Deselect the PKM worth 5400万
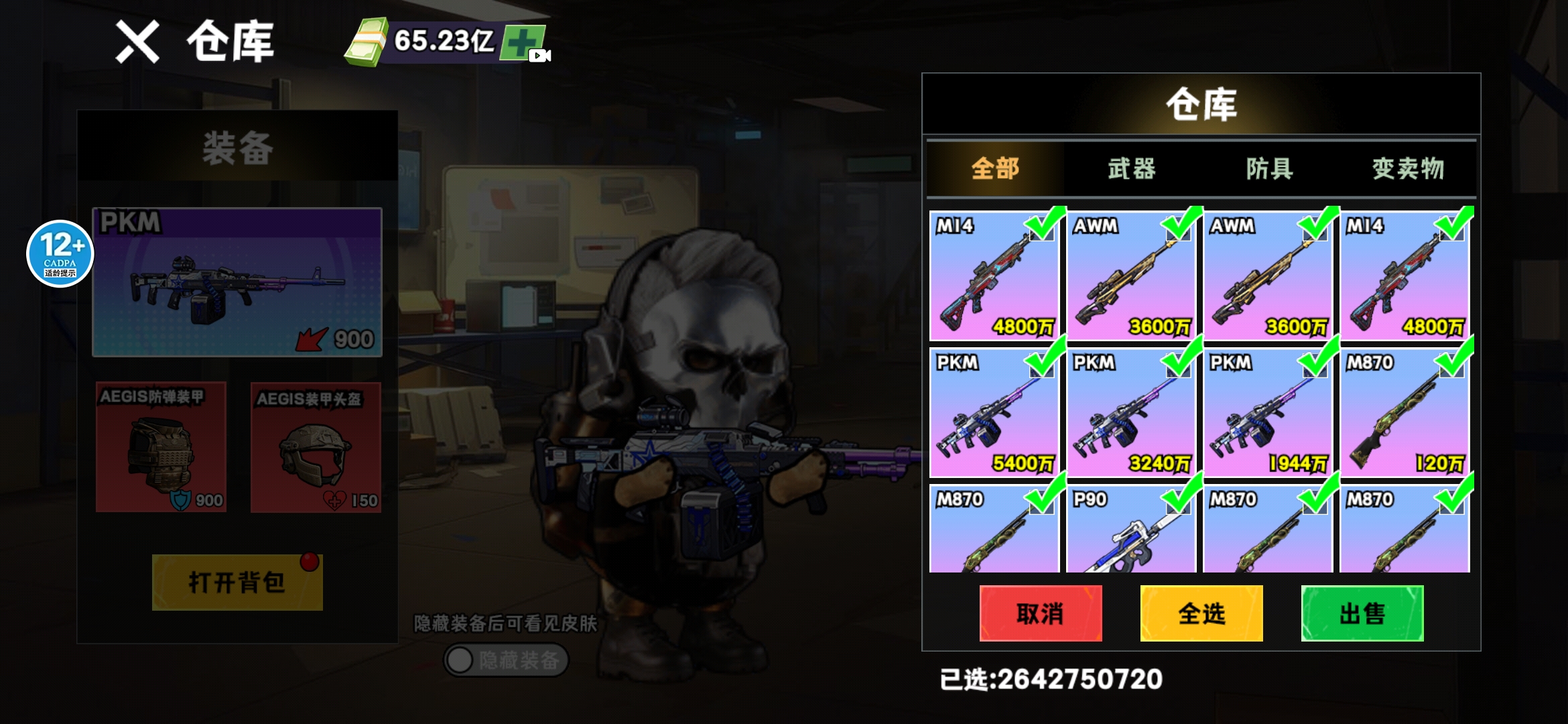This screenshot has width=1568, height=724. click(x=994, y=412)
